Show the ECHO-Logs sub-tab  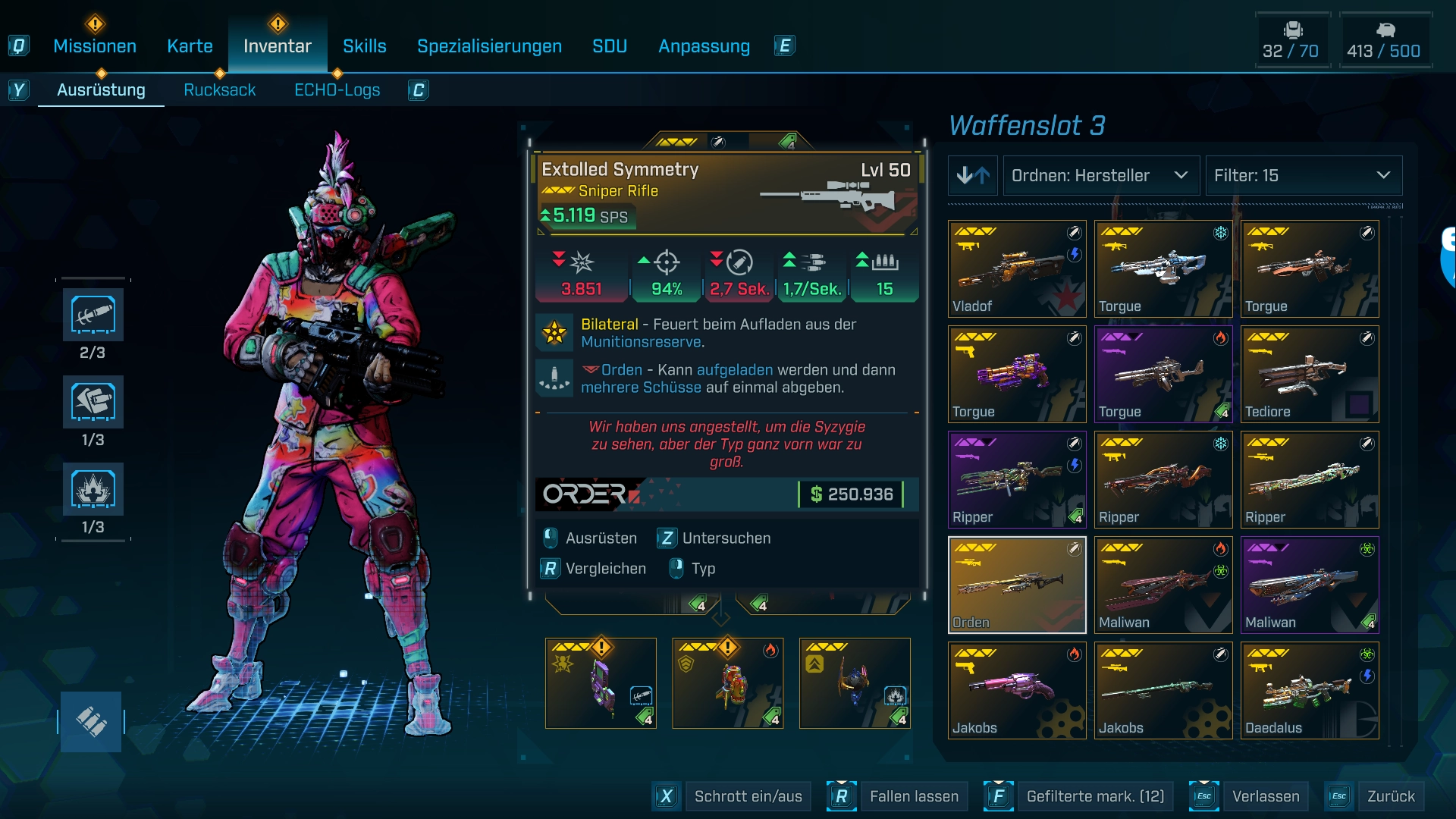tap(337, 90)
